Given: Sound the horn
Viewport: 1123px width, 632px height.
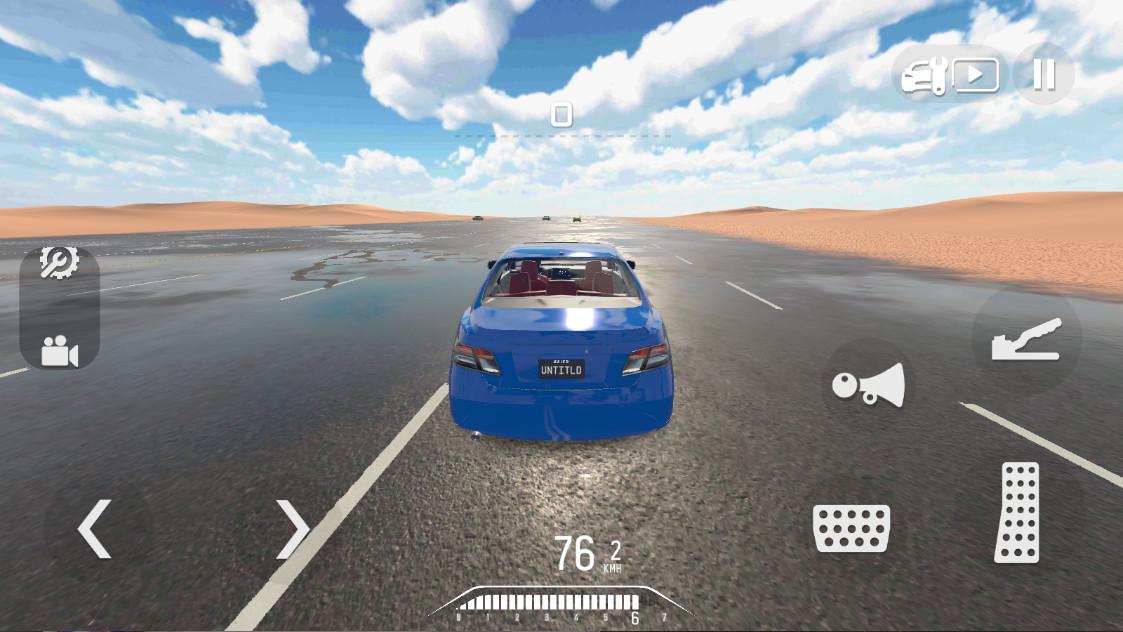Looking at the screenshot, I should coord(868,386).
